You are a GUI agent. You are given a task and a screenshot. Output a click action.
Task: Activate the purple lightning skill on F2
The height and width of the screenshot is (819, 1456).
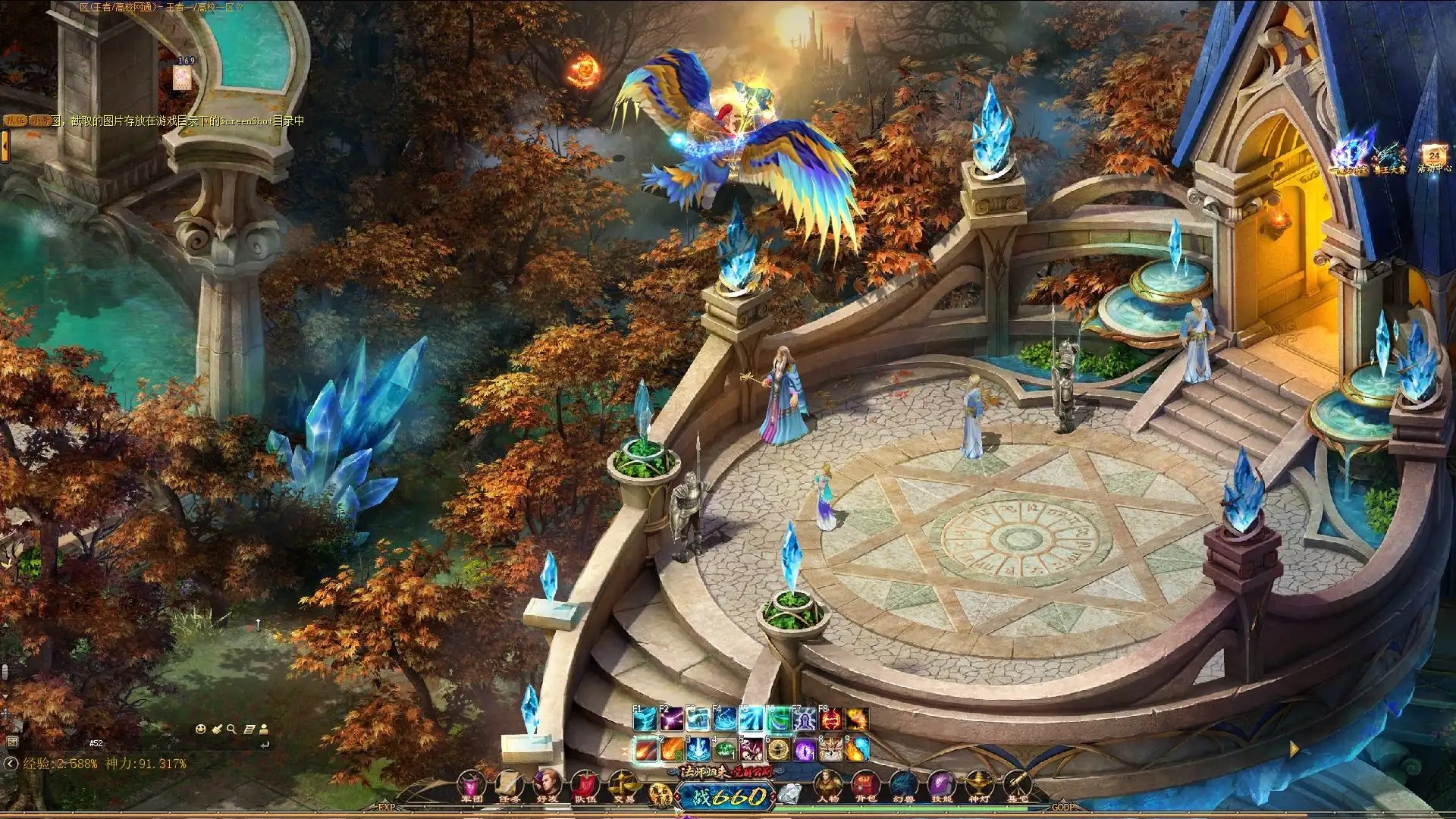[671, 719]
